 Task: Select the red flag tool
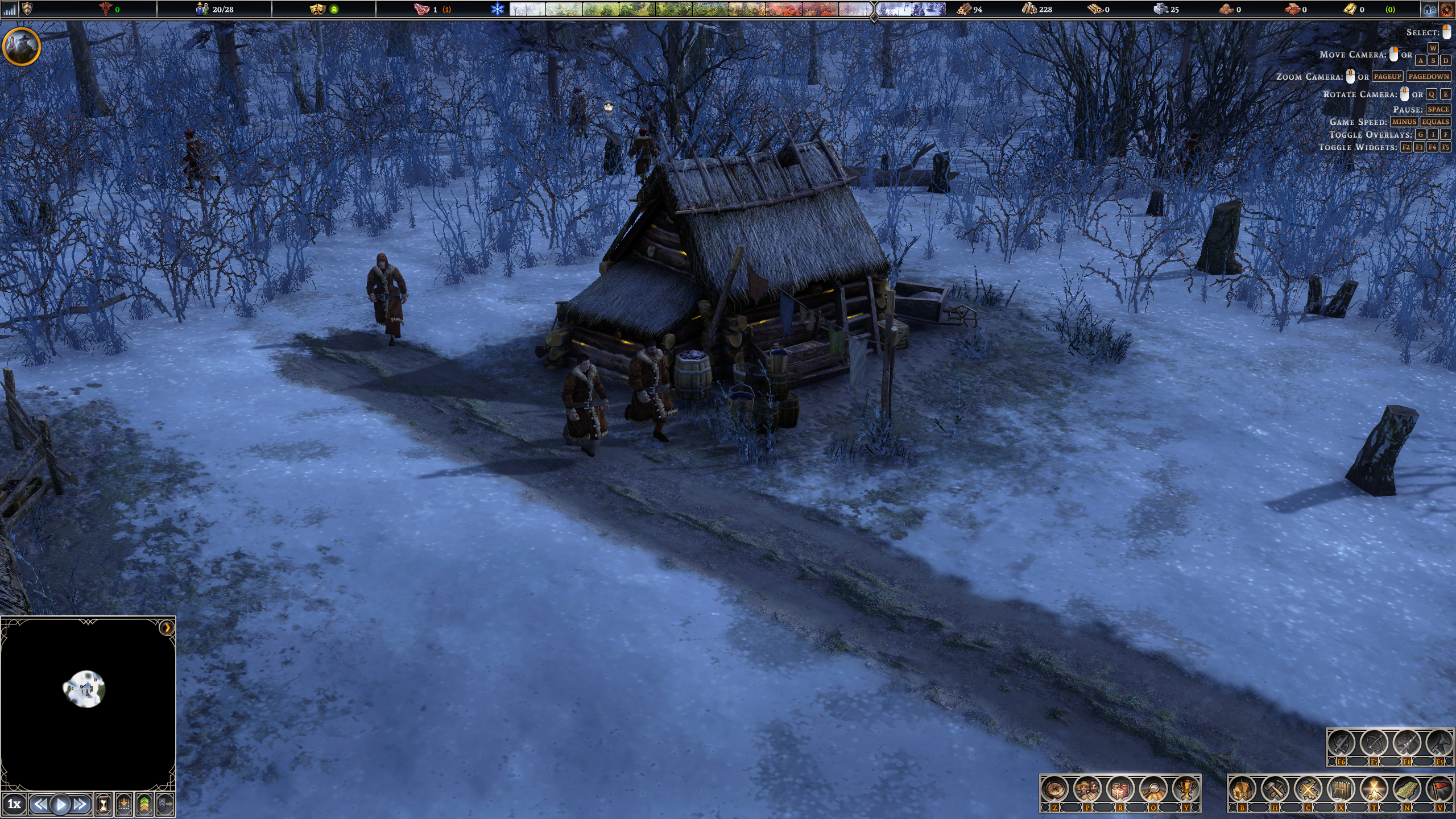point(1440,789)
